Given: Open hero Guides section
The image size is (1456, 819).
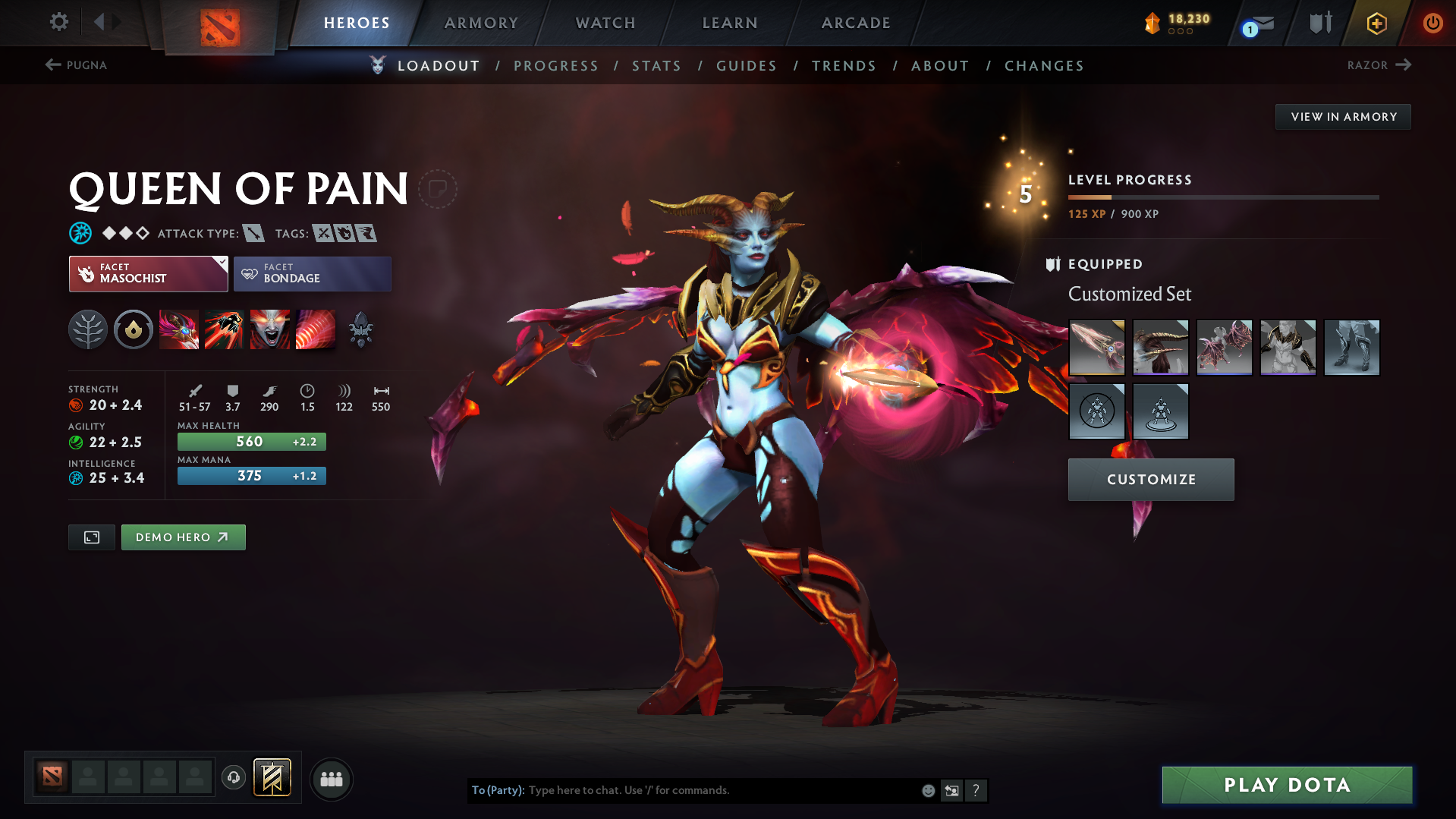Looking at the screenshot, I should [x=747, y=66].
